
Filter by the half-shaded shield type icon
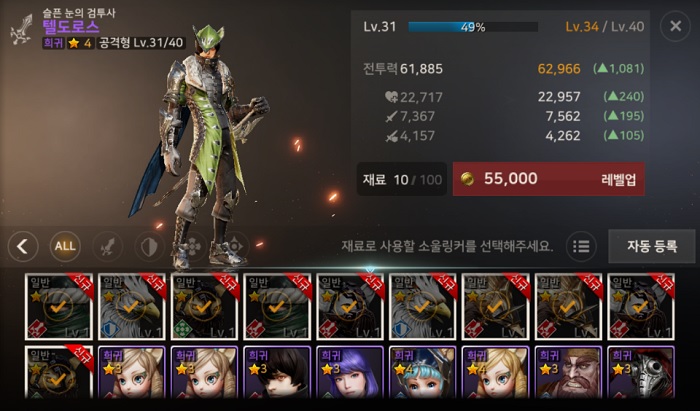click(149, 245)
